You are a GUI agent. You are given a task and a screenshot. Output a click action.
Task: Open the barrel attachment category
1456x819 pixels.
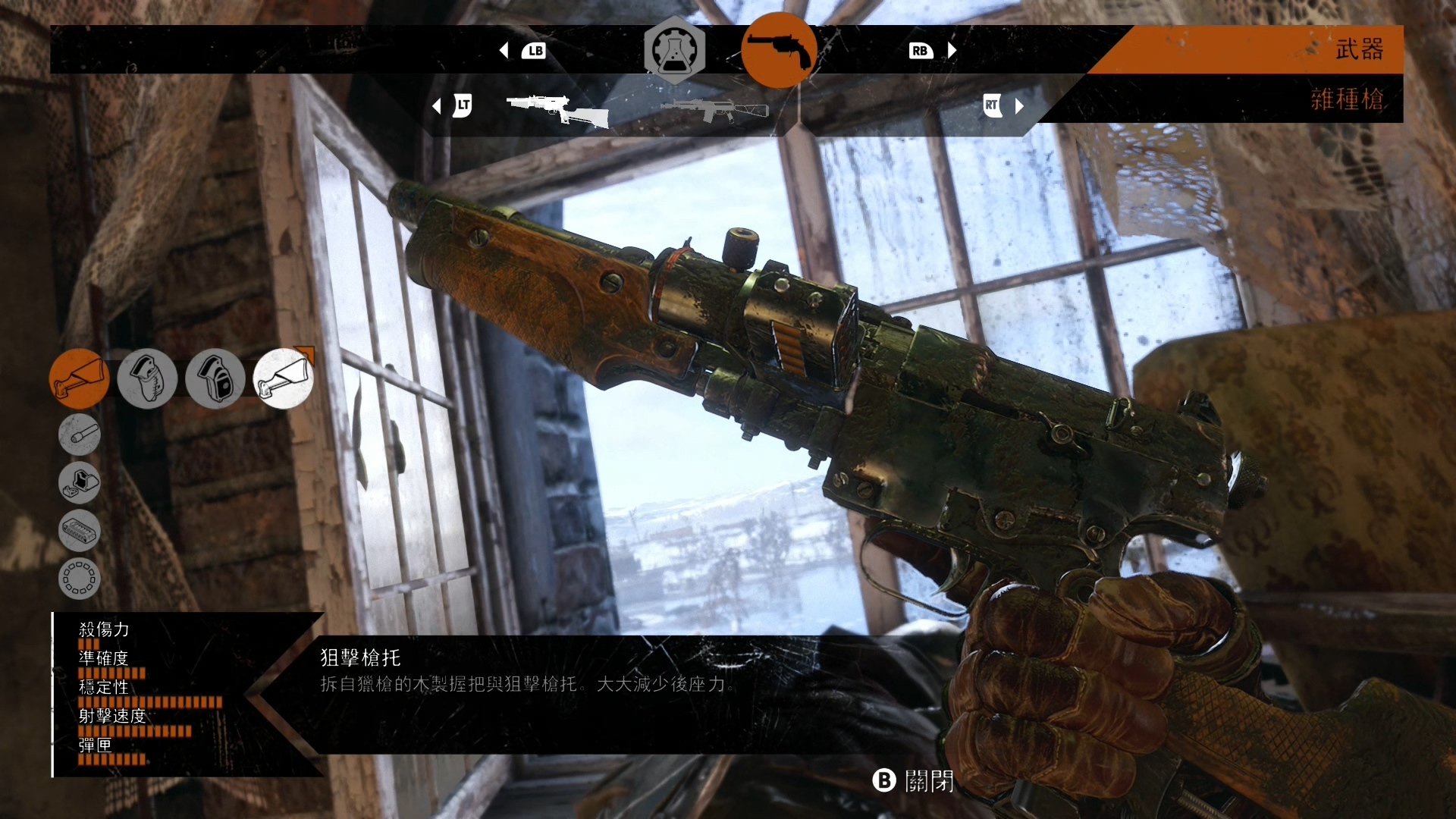pyautogui.click(x=80, y=435)
